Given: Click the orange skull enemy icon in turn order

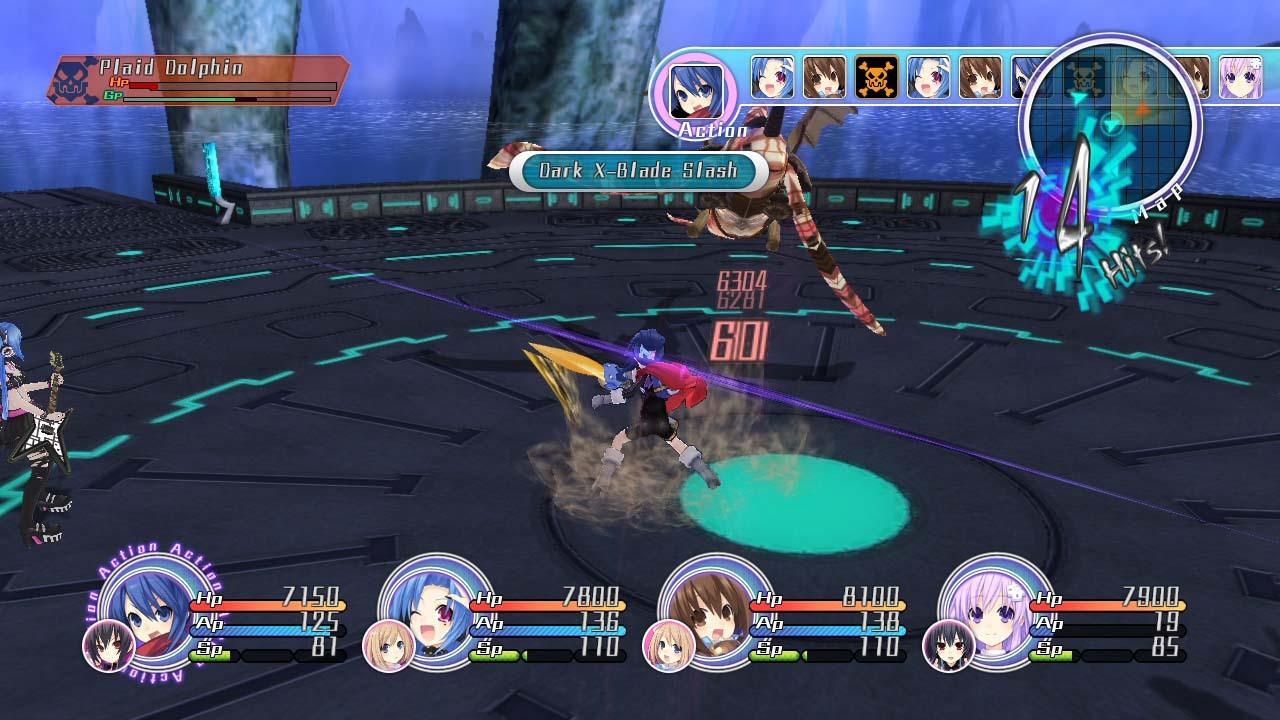Looking at the screenshot, I should click(x=874, y=78).
